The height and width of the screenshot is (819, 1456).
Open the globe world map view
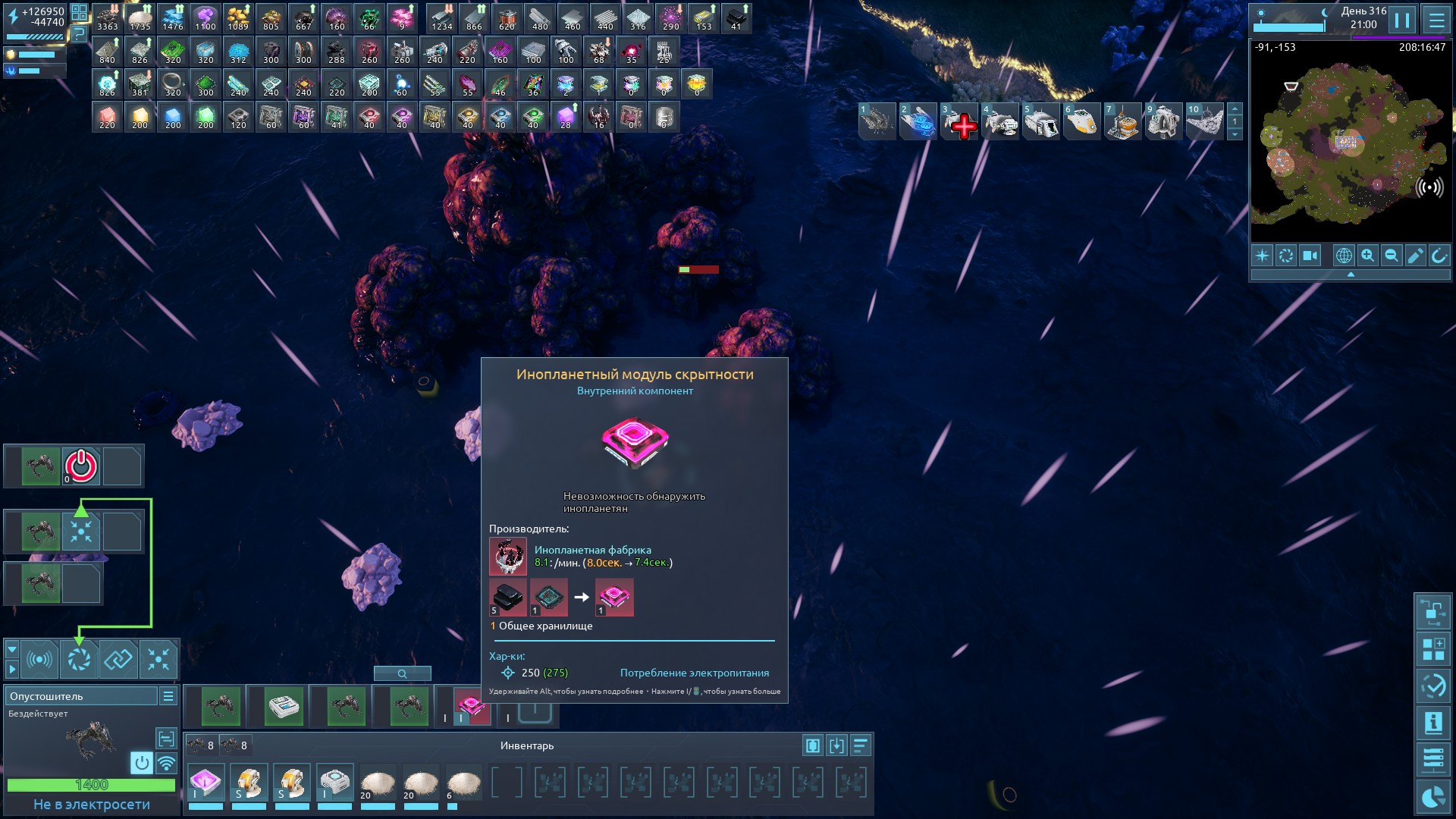1343,256
